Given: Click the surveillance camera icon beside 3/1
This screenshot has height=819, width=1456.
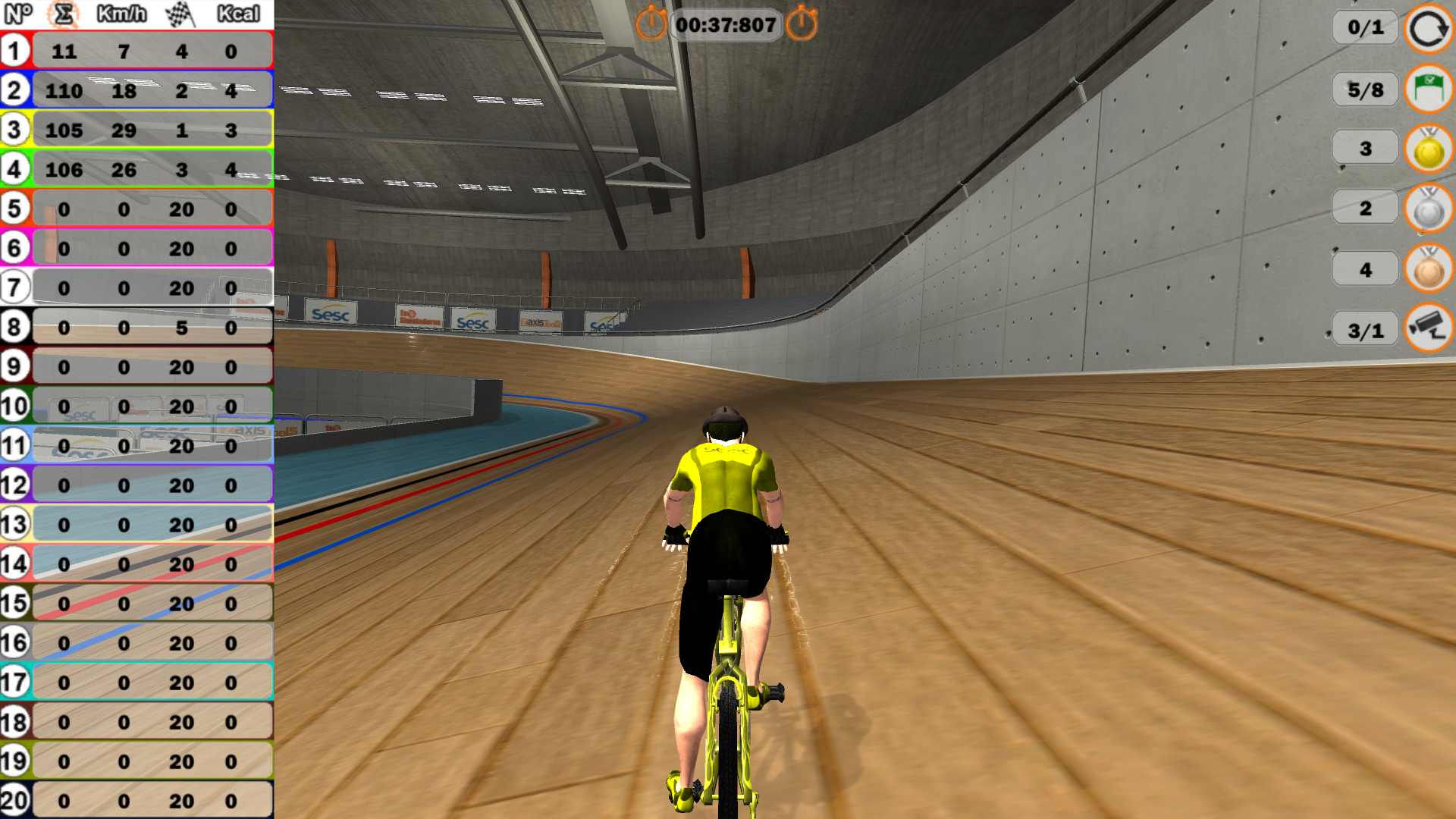Looking at the screenshot, I should pyautogui.click(x=1427, y=328).
